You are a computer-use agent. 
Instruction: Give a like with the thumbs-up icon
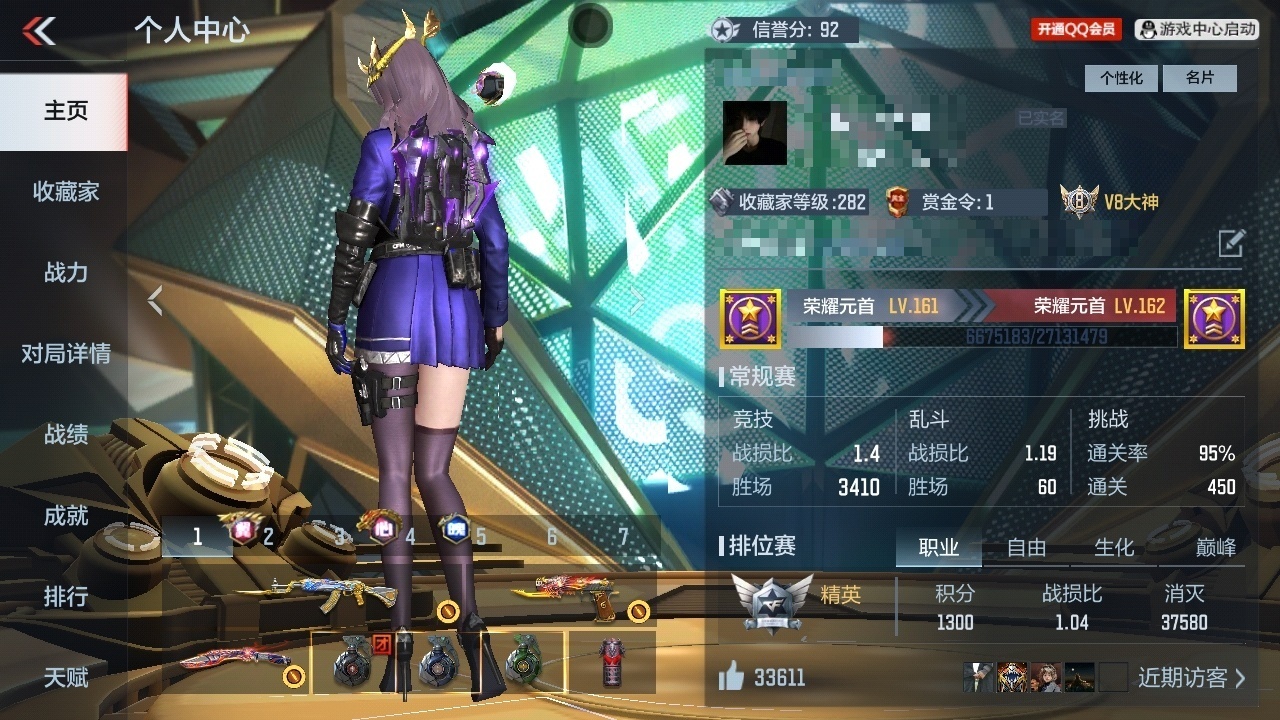coord(732,677)
